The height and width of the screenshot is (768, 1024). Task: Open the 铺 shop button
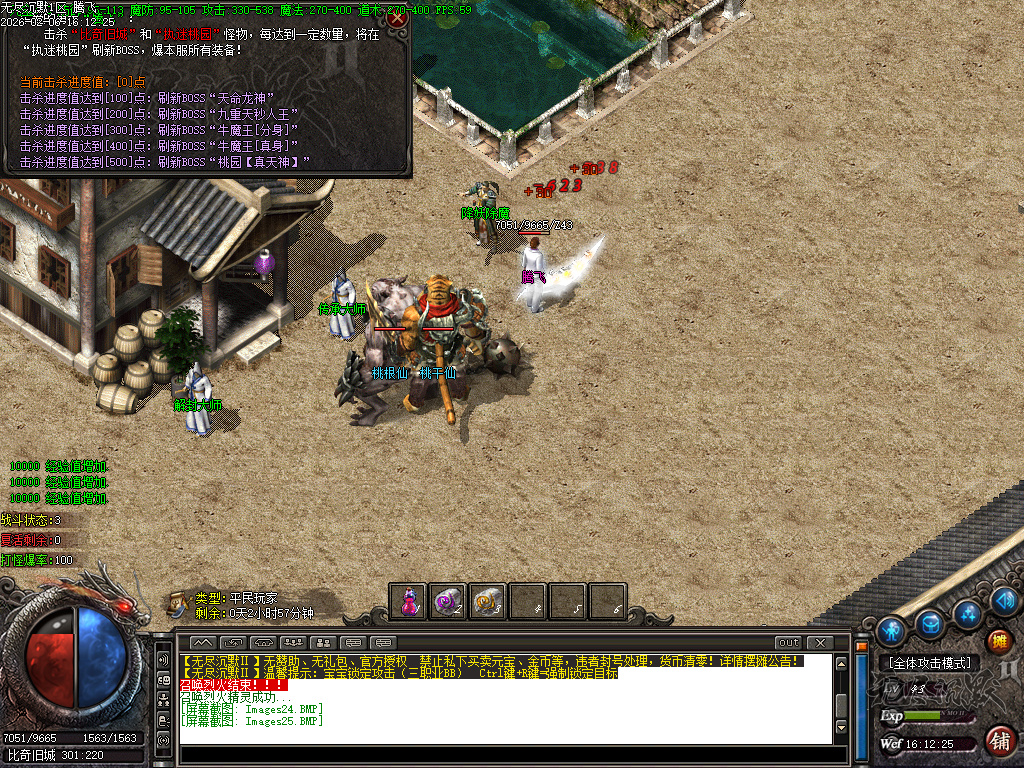point(998,741)
